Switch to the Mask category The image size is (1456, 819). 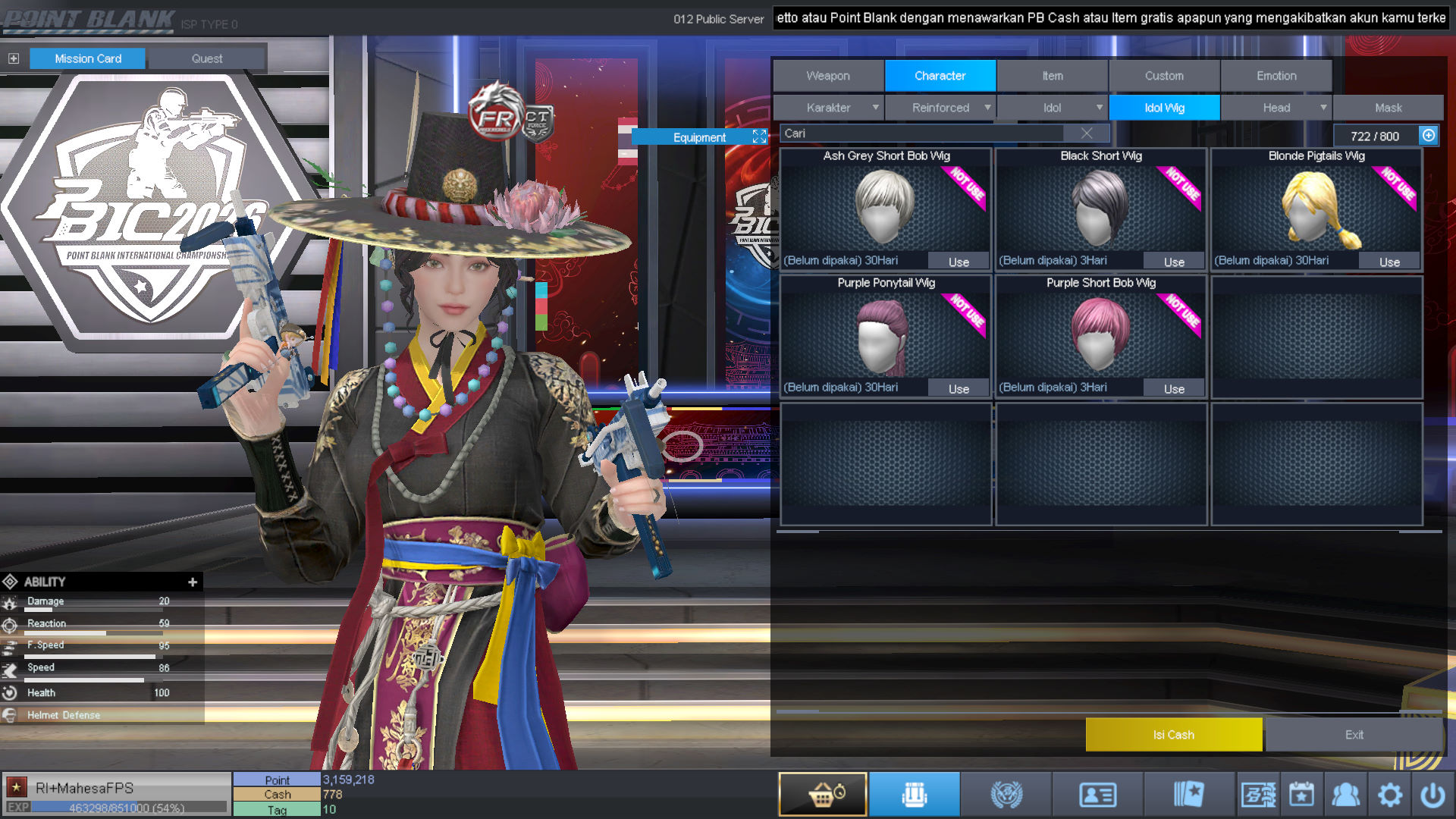pyautogui.click(x=1388, y=108)
